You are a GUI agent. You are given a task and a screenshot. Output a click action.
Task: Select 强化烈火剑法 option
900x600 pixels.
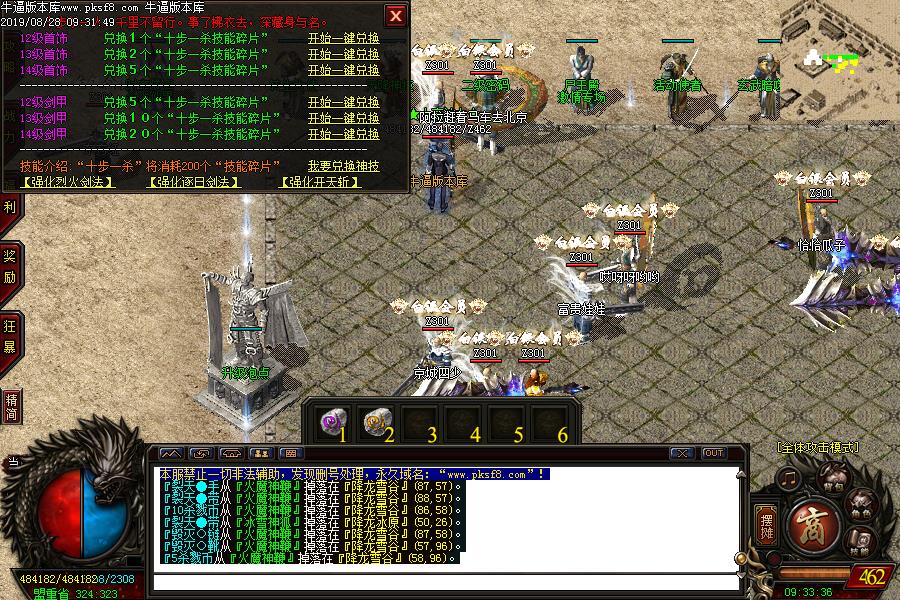click(69, 182)
